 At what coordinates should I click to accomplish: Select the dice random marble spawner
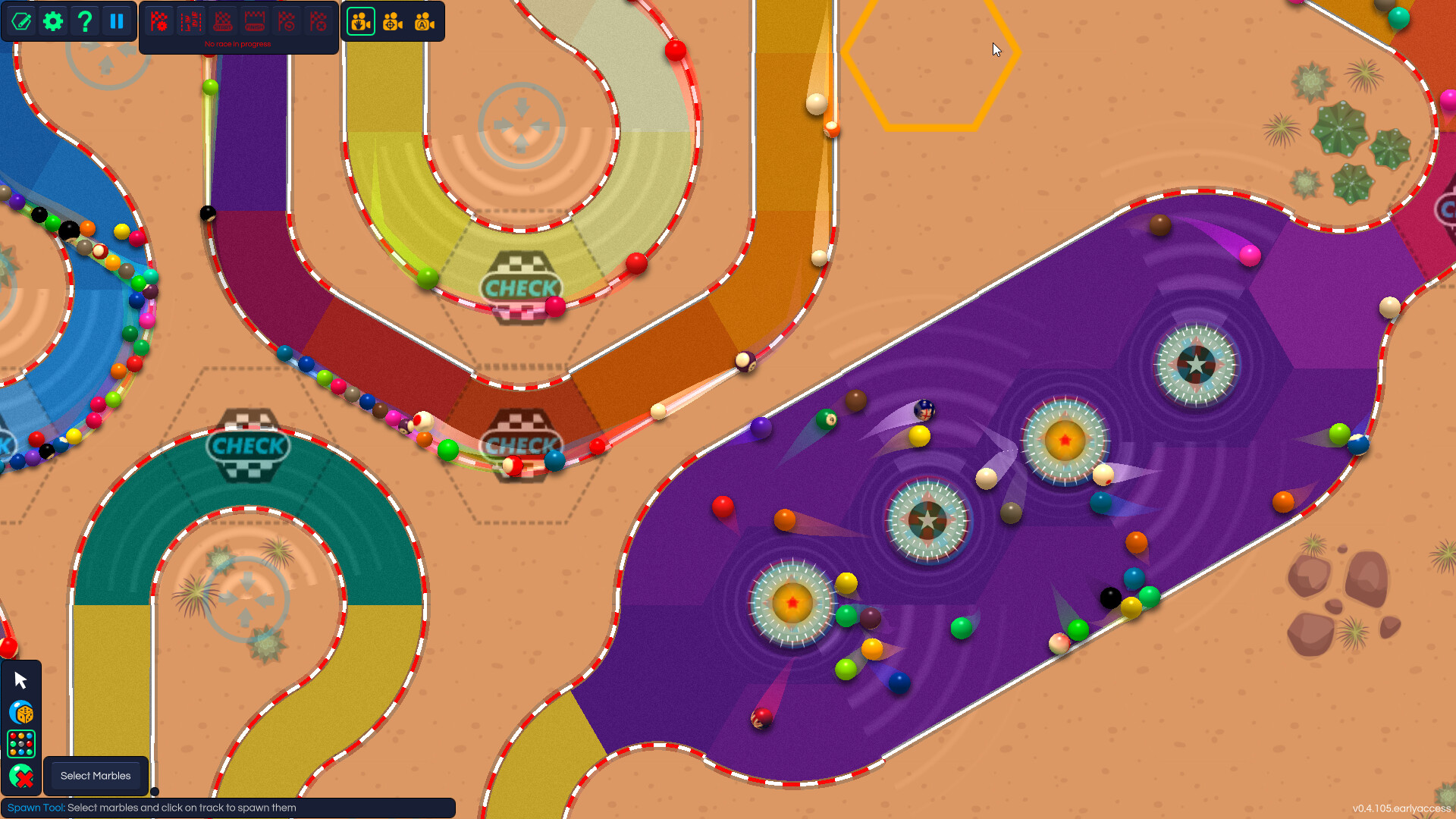[20, 713]
